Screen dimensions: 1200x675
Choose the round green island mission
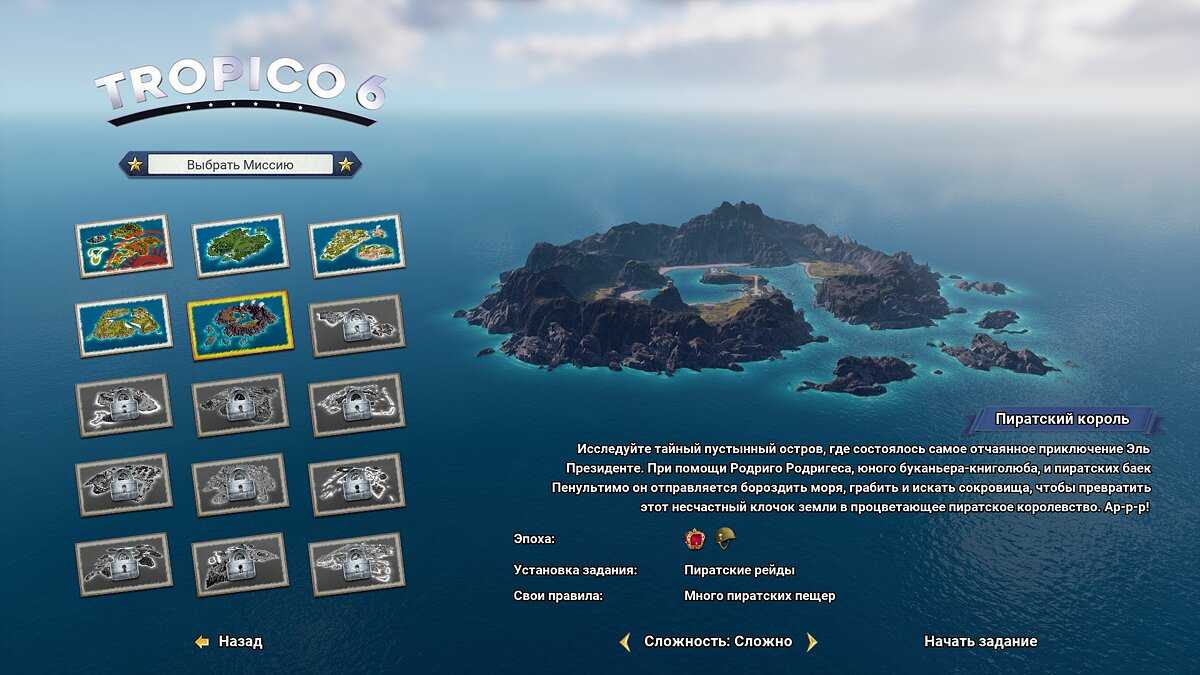240,246
